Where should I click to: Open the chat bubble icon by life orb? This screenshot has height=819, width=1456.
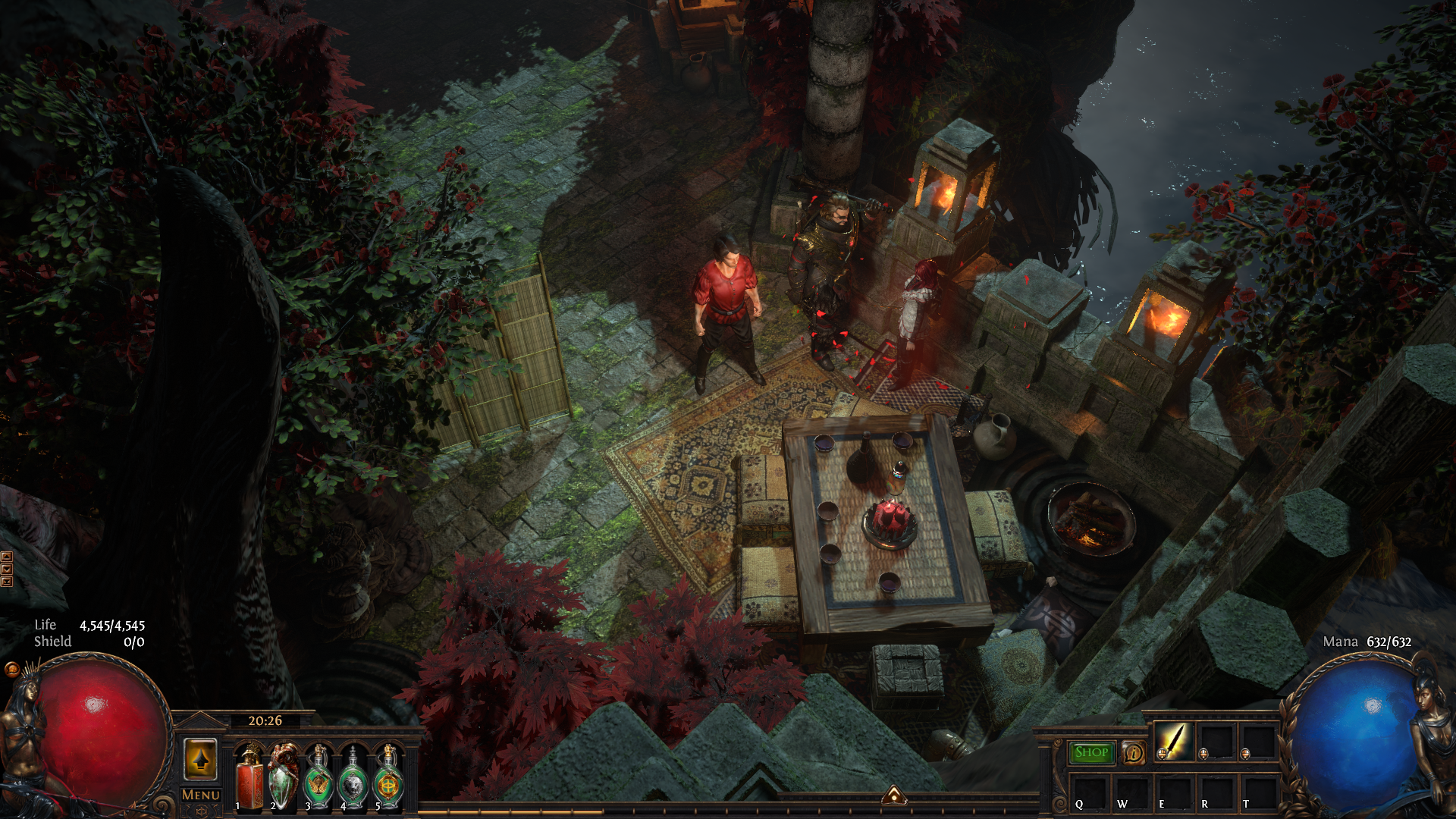[x=11, y=669]
